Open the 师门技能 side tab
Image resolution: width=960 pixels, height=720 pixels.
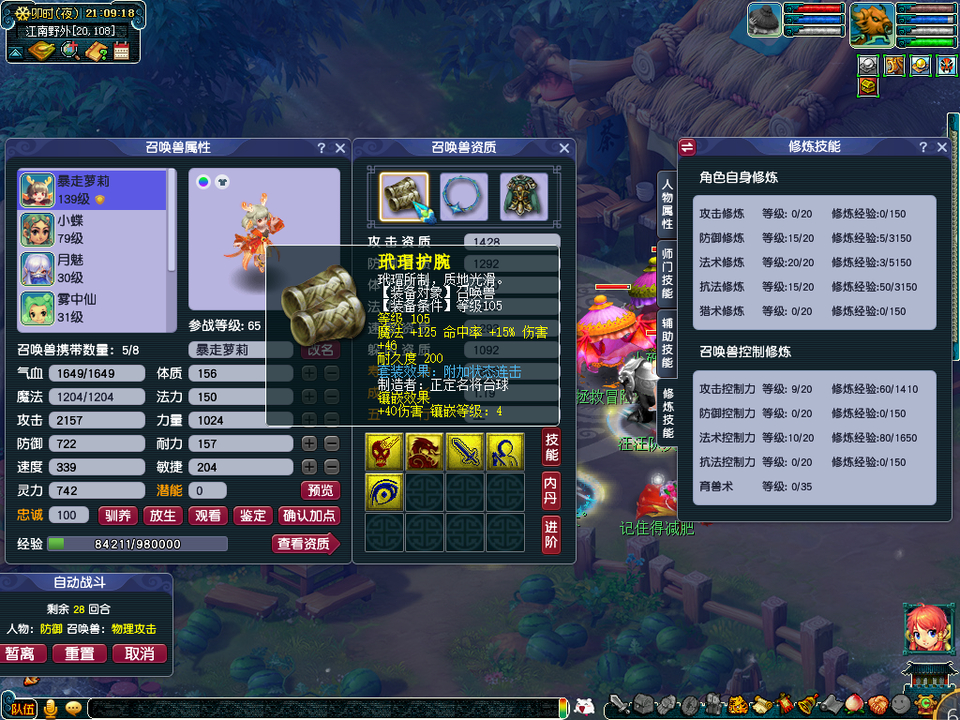point(668,271)
